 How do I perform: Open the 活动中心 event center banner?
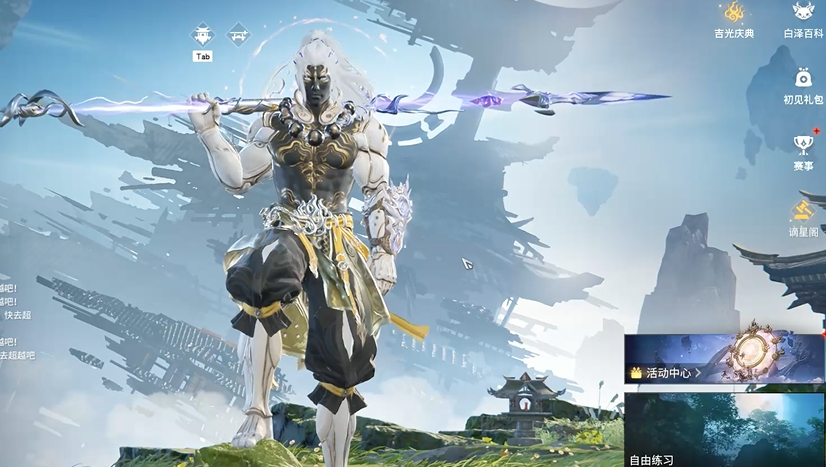(x=724, y=359)
